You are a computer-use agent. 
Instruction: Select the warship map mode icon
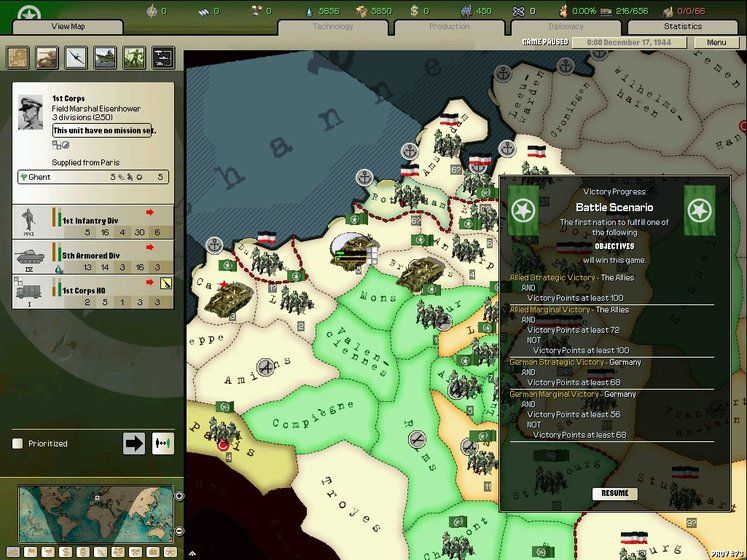coord(105,58)
